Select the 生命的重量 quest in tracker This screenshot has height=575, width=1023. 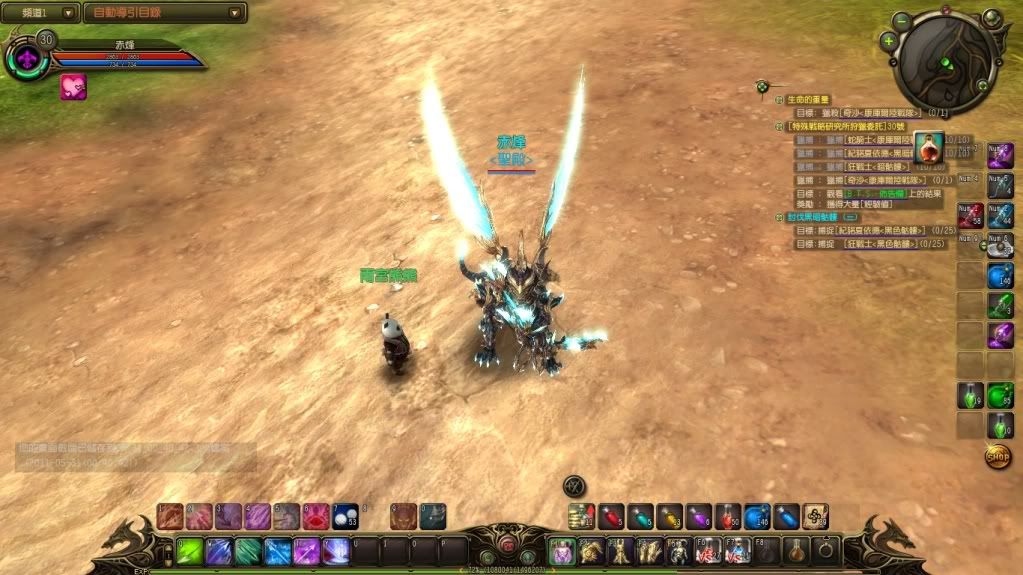811,99
